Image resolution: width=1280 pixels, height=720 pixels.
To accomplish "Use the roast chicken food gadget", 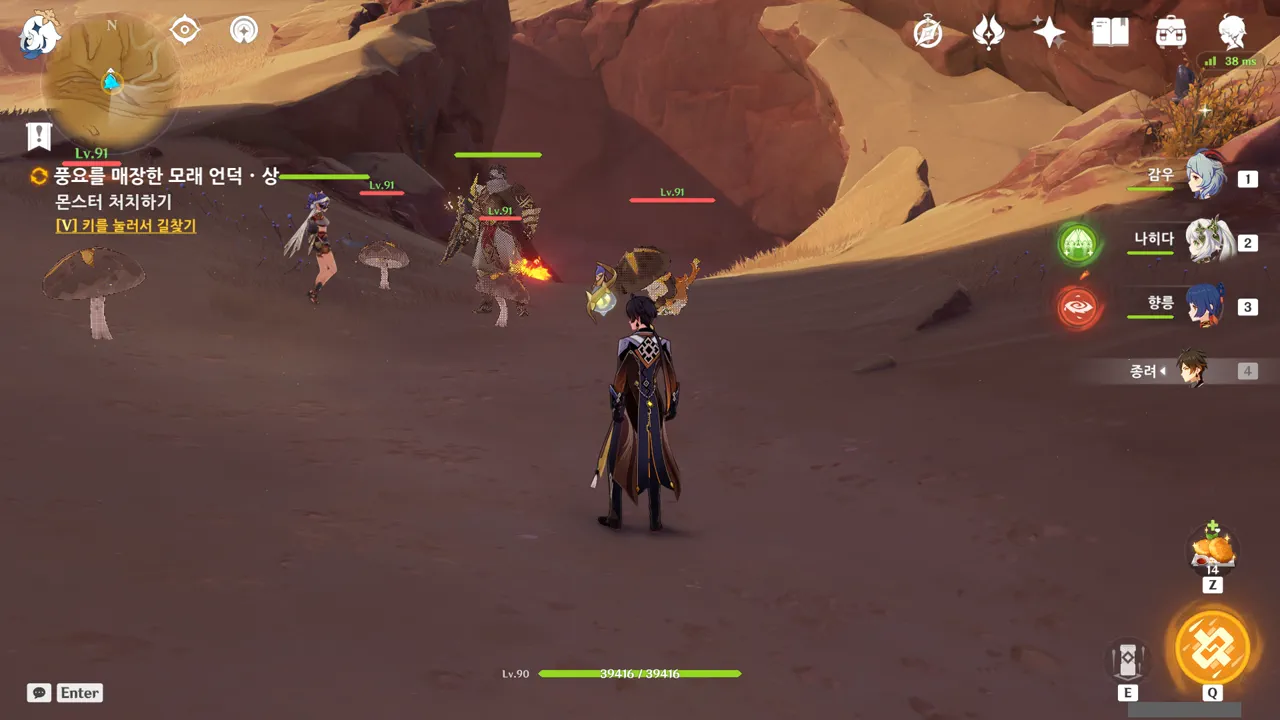I will click(1212, 550).
